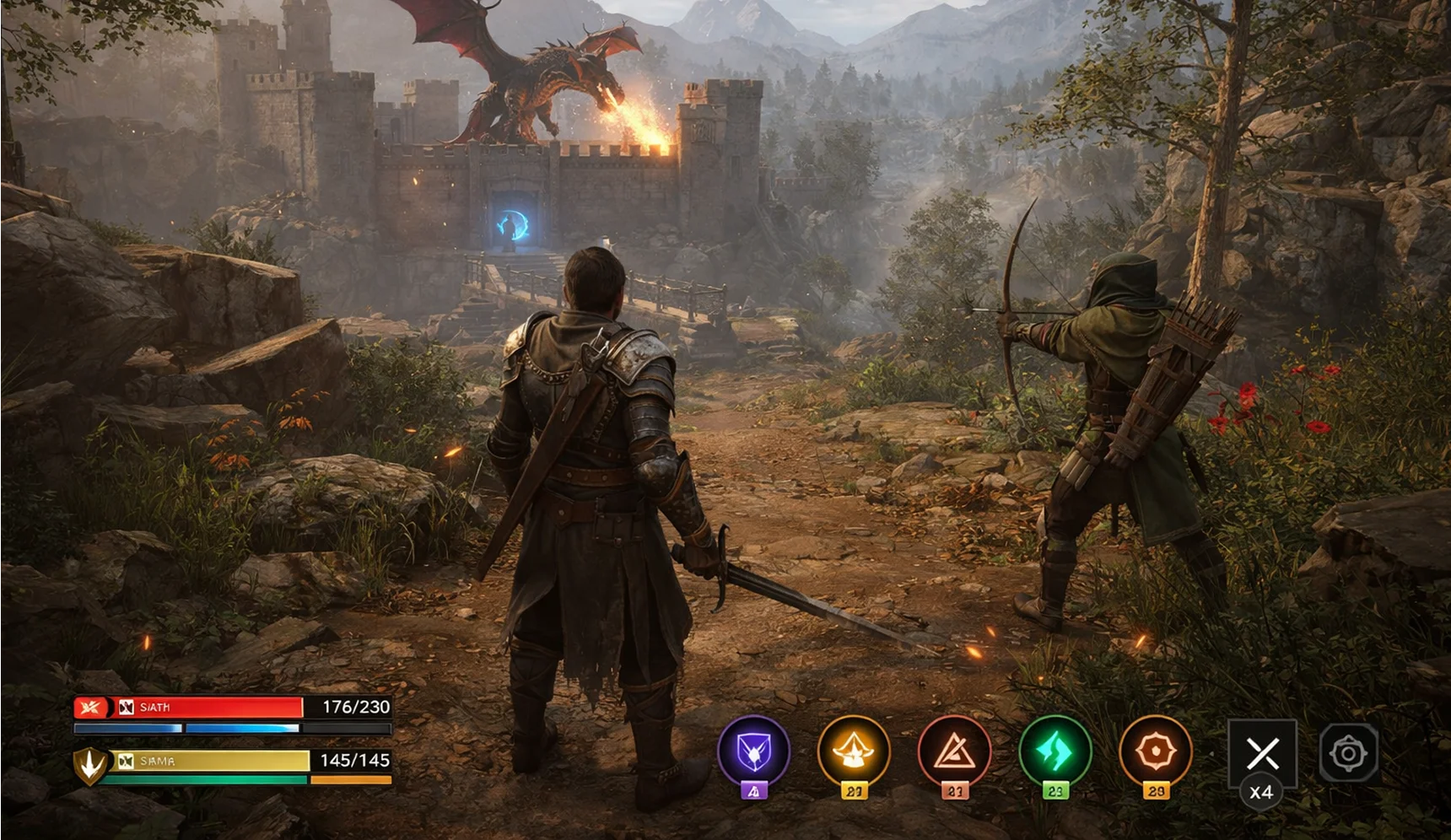Click the orange 29 cooldown badge

[1157, 791]
